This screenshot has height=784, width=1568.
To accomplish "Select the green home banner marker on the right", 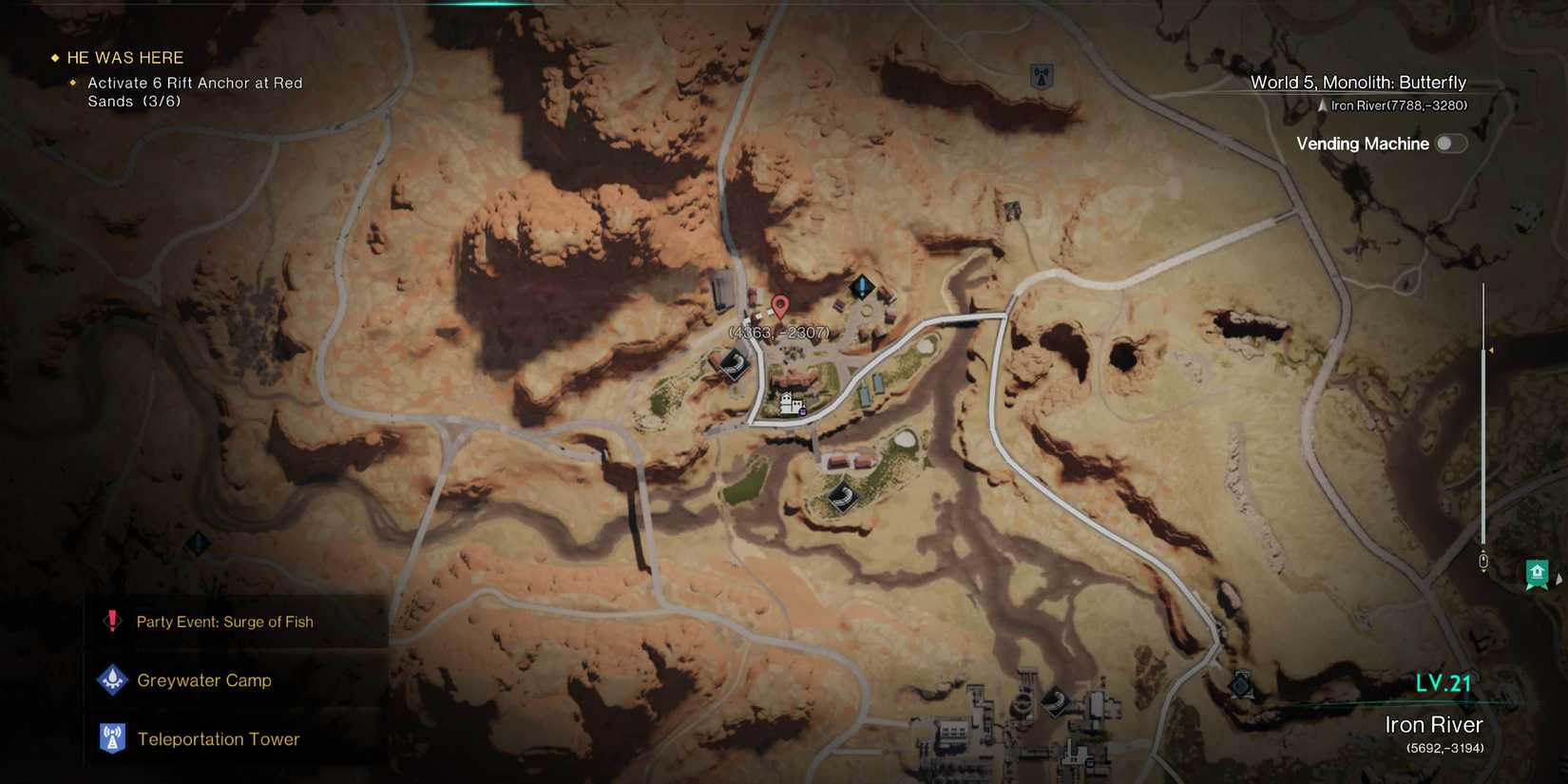I will (x=1538, y=572).
